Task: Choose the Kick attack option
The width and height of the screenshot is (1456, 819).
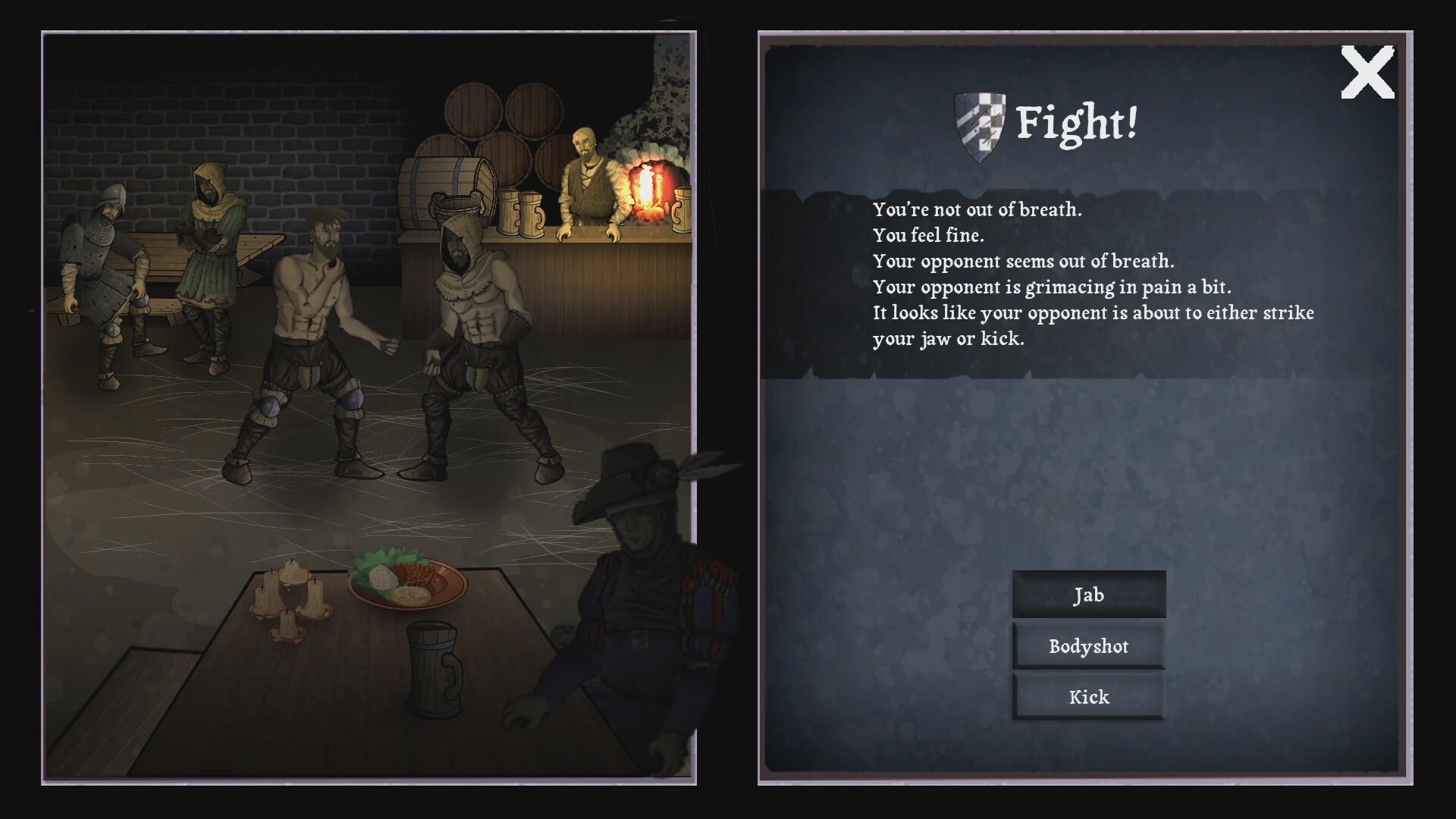Action: [x=1088, y=696]
